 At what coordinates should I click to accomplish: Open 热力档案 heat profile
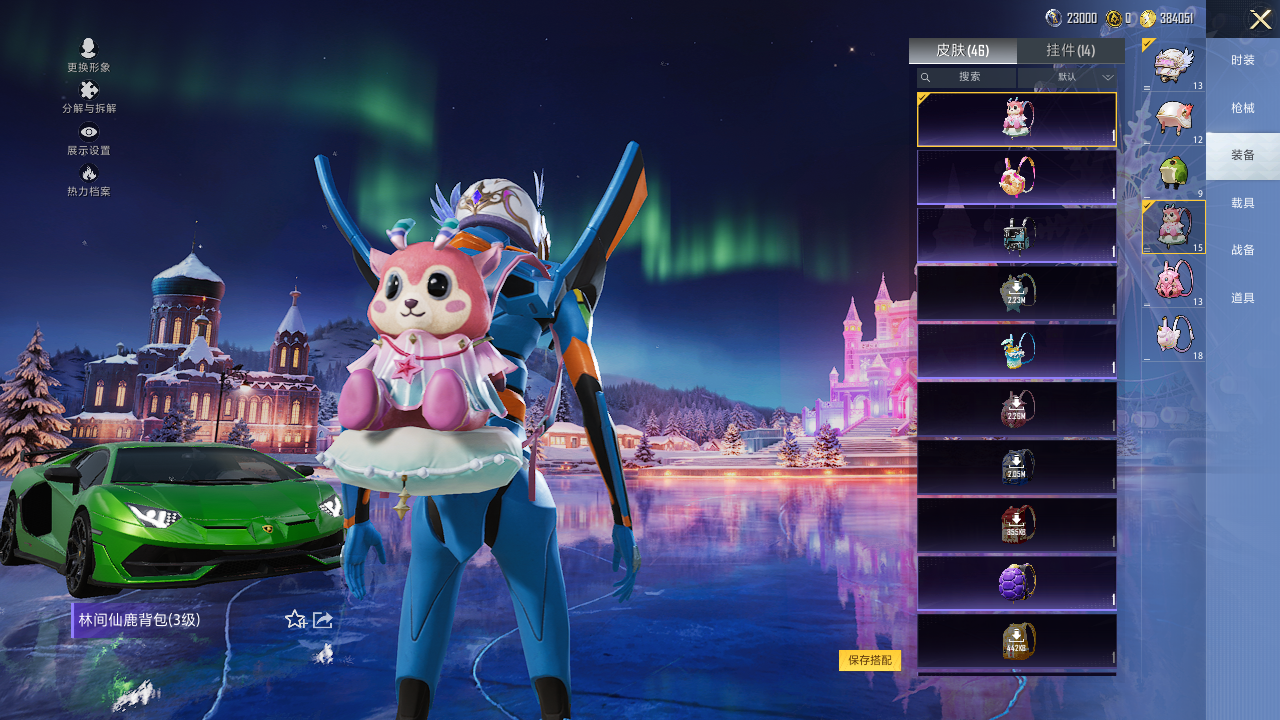click(89, 180)
